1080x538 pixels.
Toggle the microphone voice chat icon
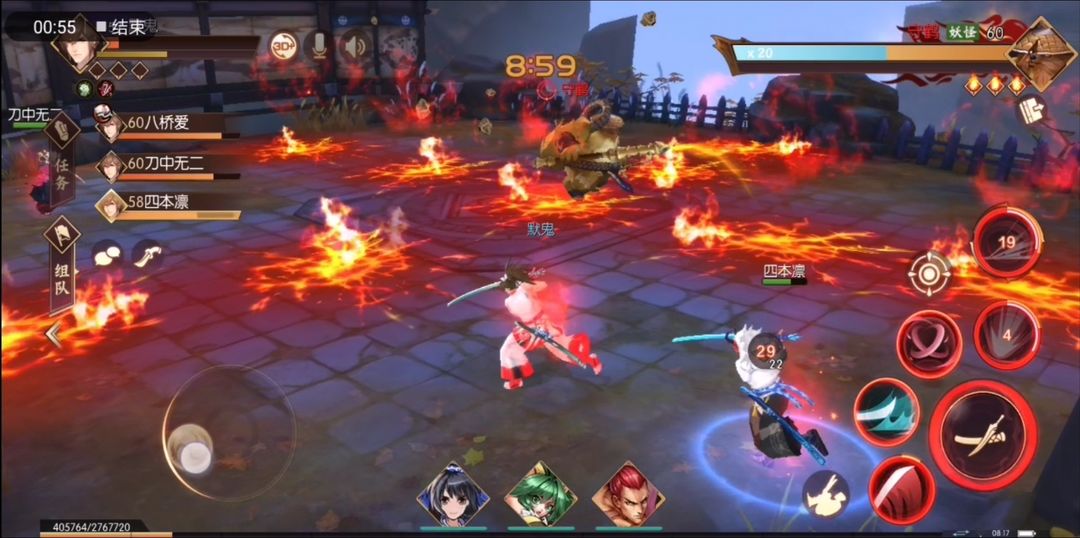pos(319,46)
